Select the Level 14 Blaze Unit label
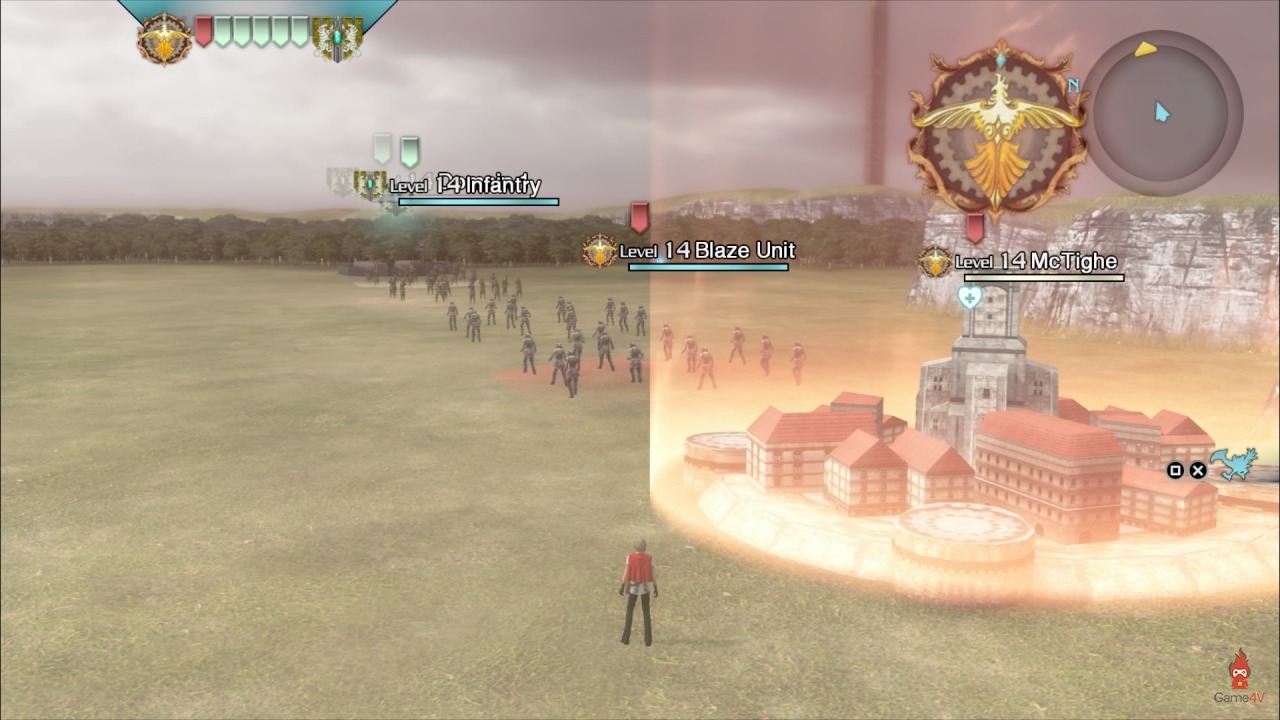Screen dimensions: 1280x720 tap(706, 251)
